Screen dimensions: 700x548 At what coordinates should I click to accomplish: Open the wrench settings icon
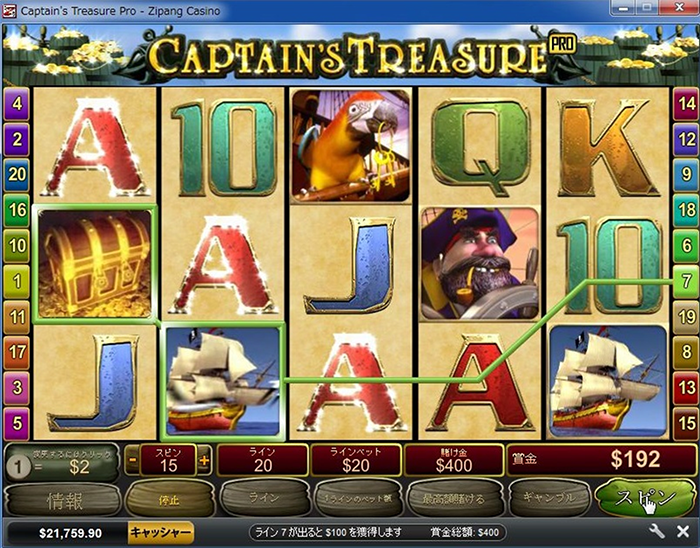pos(657,532)
